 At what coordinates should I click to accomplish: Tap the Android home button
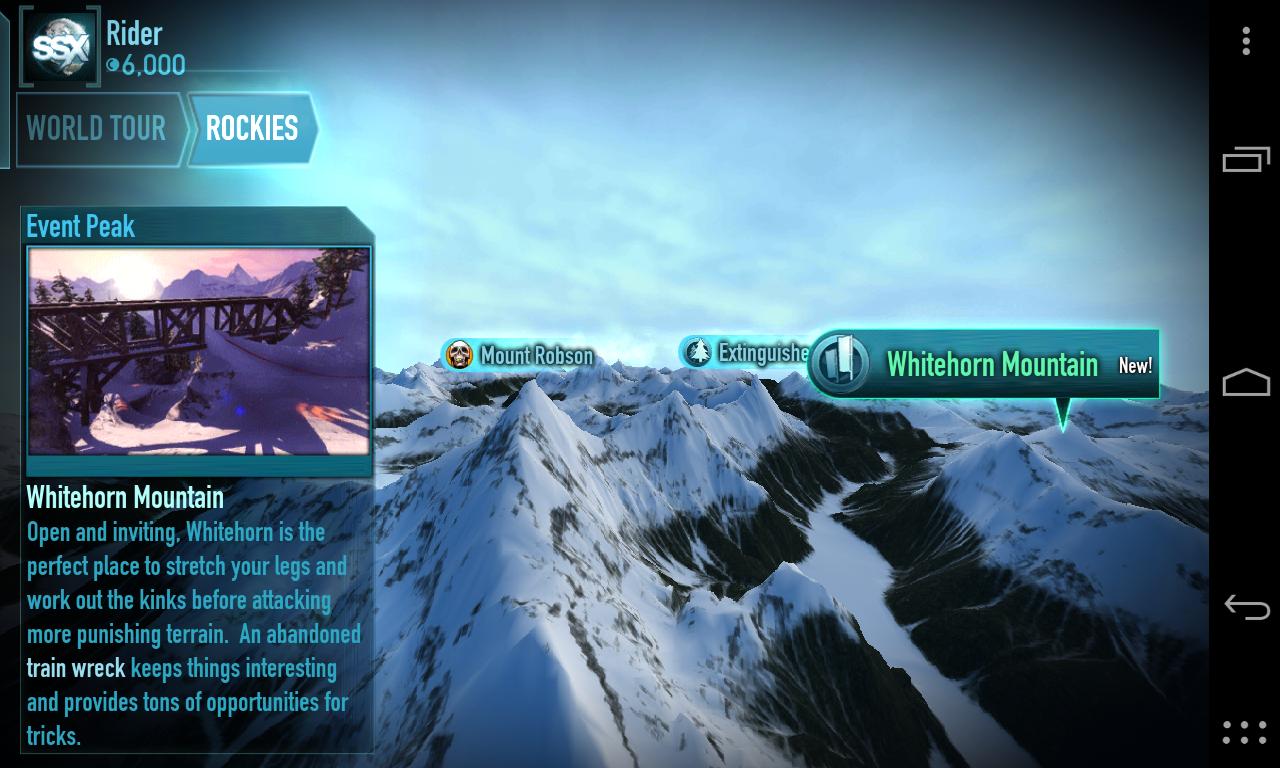tap(1245, 383)
